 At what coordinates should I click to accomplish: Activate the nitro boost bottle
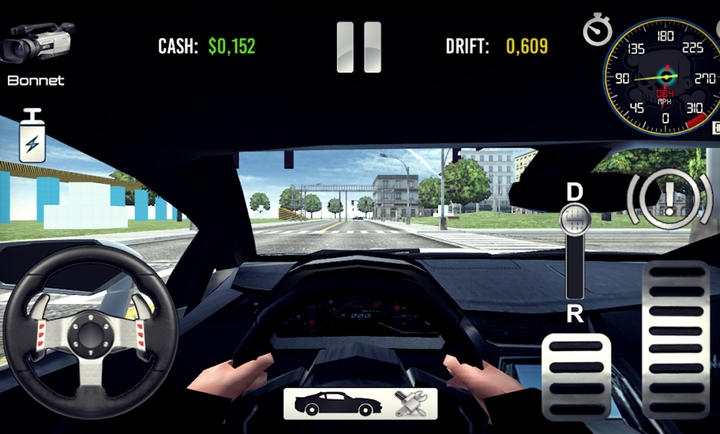[x=32, y=137]
